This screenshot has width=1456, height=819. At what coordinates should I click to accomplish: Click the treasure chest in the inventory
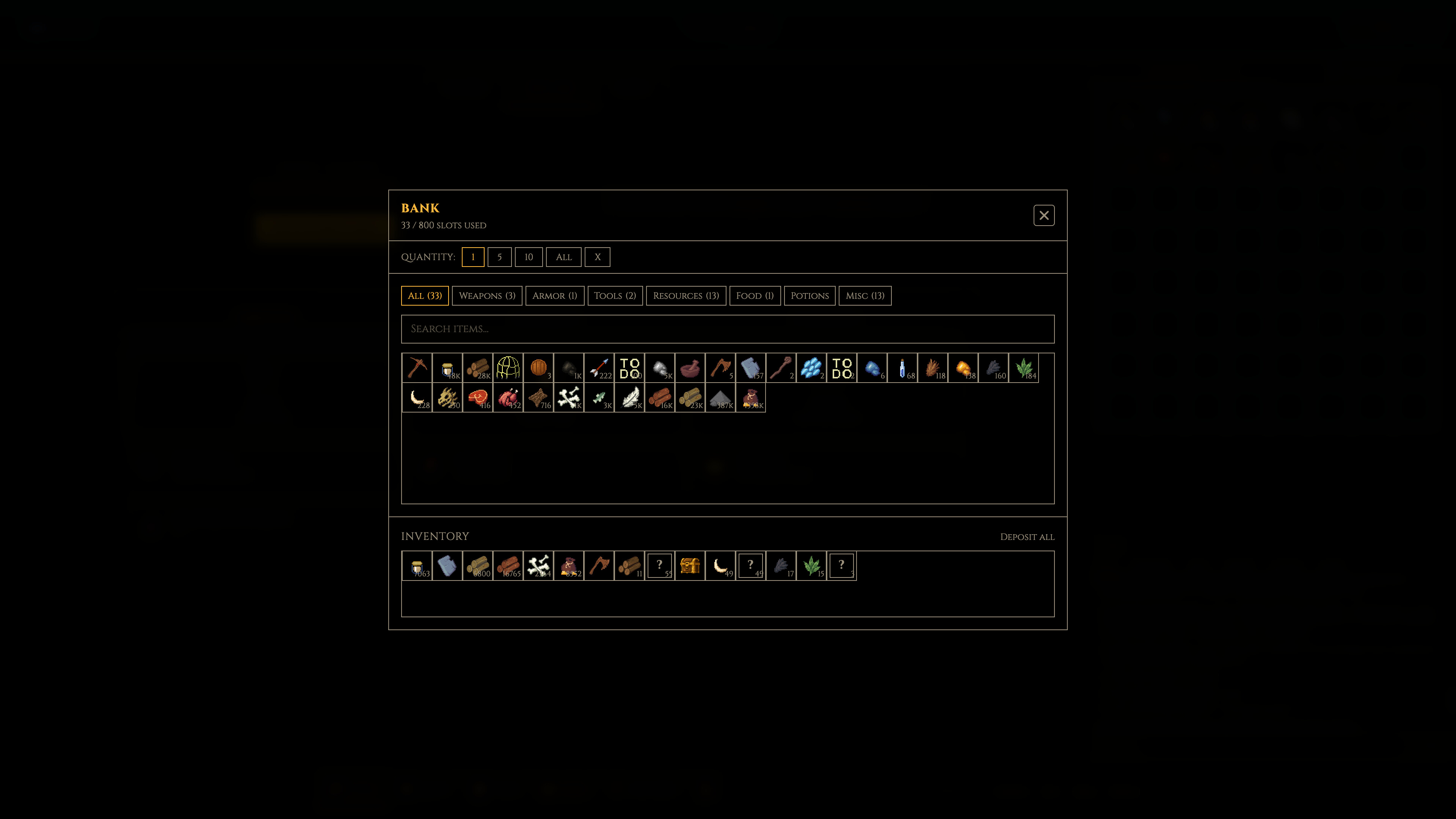690,566
